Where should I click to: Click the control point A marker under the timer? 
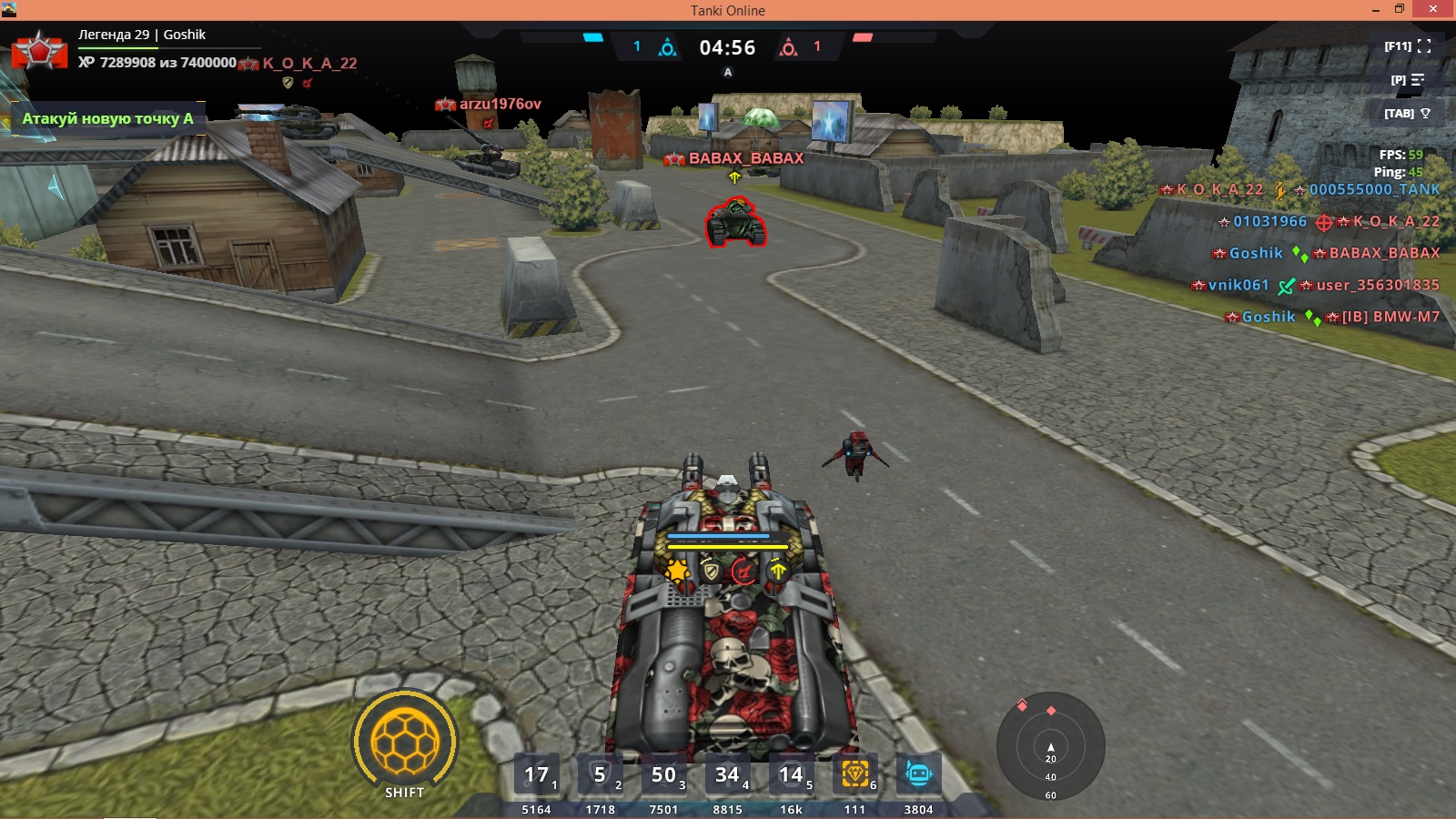(x=728, y=72)
